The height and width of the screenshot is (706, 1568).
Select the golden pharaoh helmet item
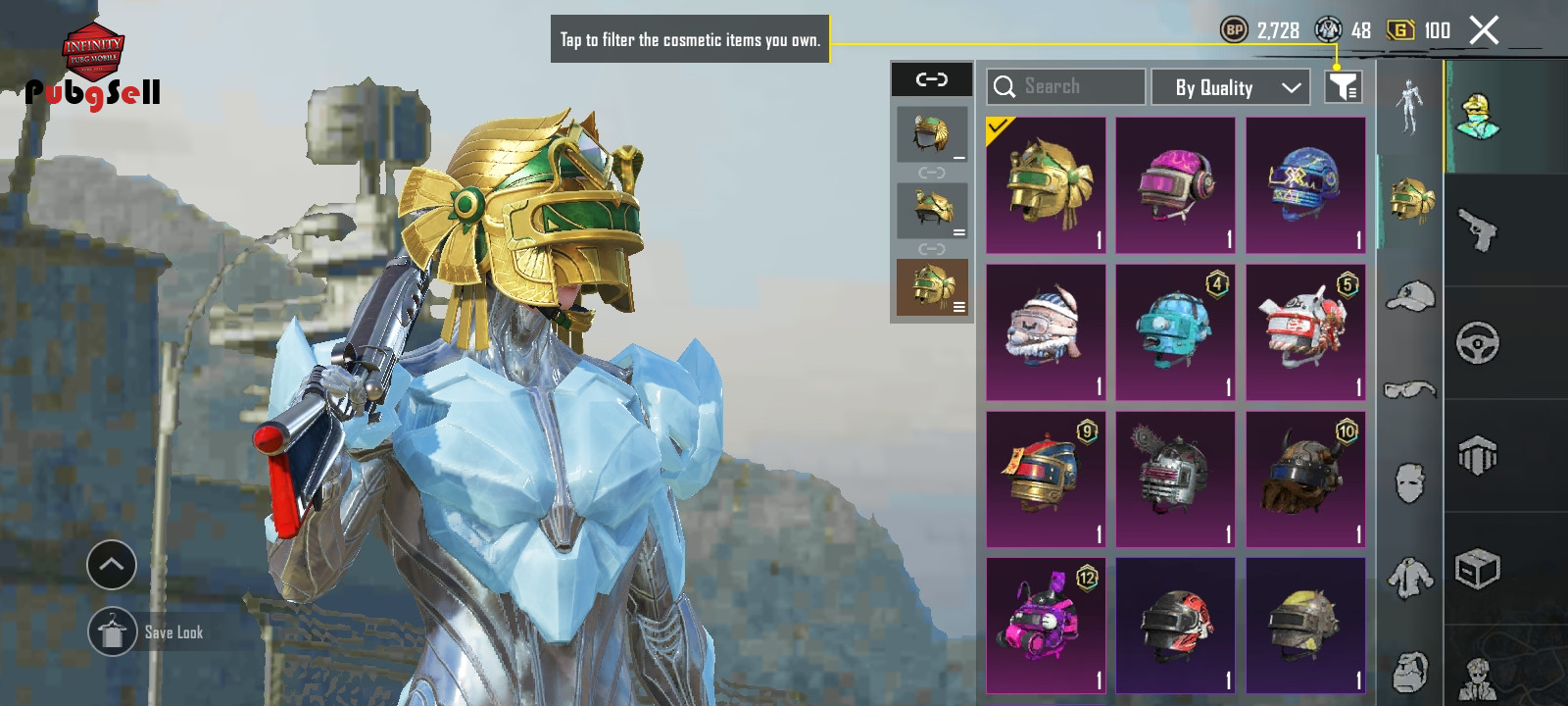(x=1046, y=185)
